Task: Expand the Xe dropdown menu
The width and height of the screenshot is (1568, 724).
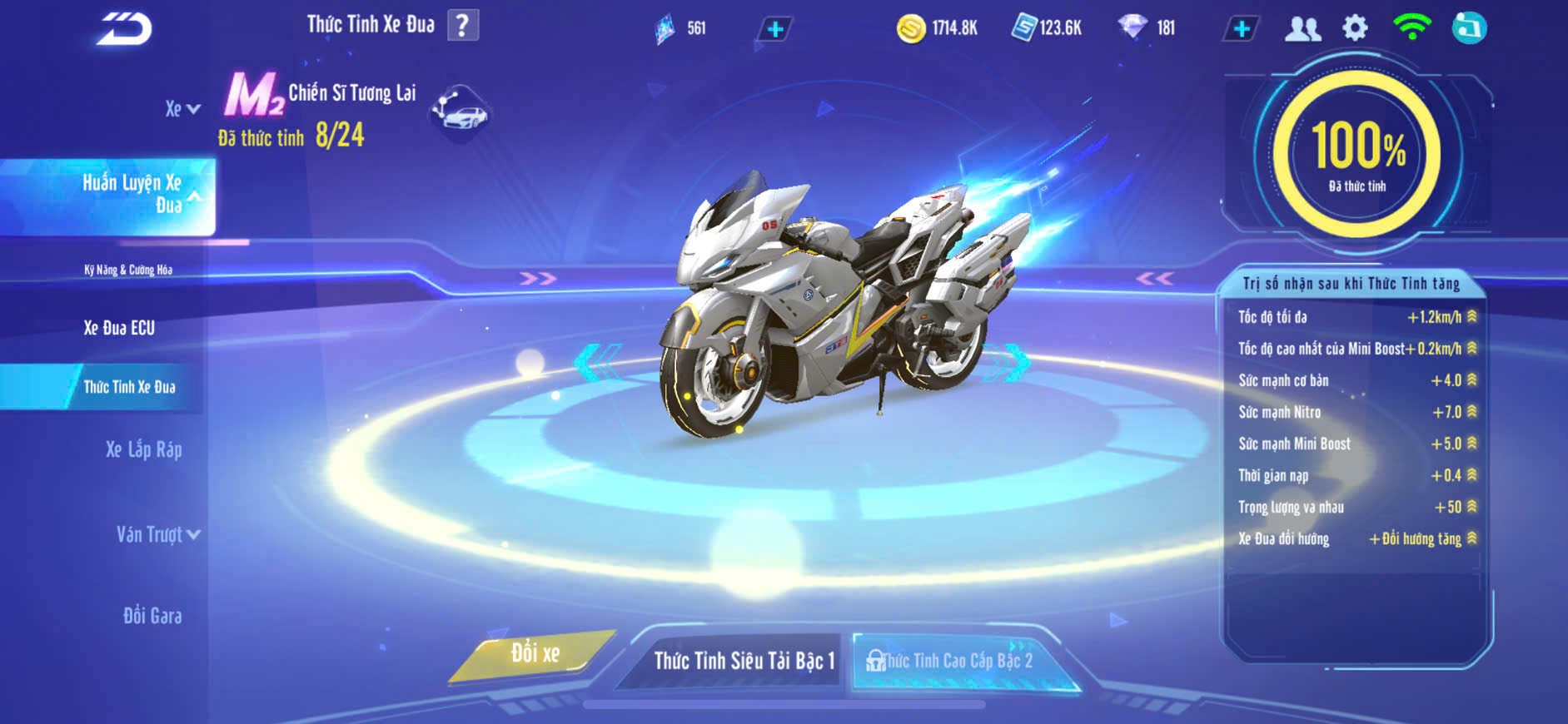Action: click(182, 109)
